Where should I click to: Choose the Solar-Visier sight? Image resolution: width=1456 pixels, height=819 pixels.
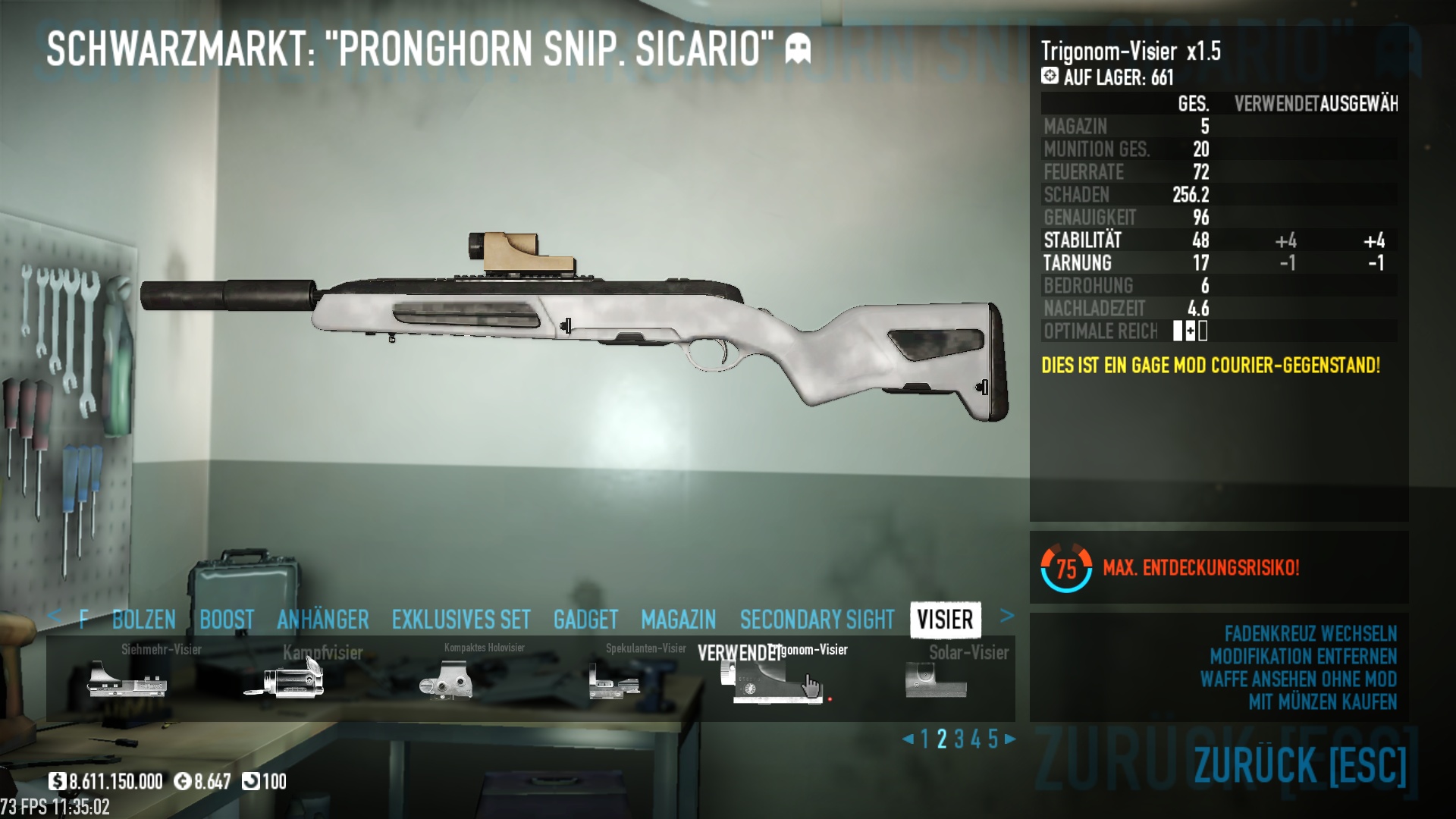(x=937, y=679)
